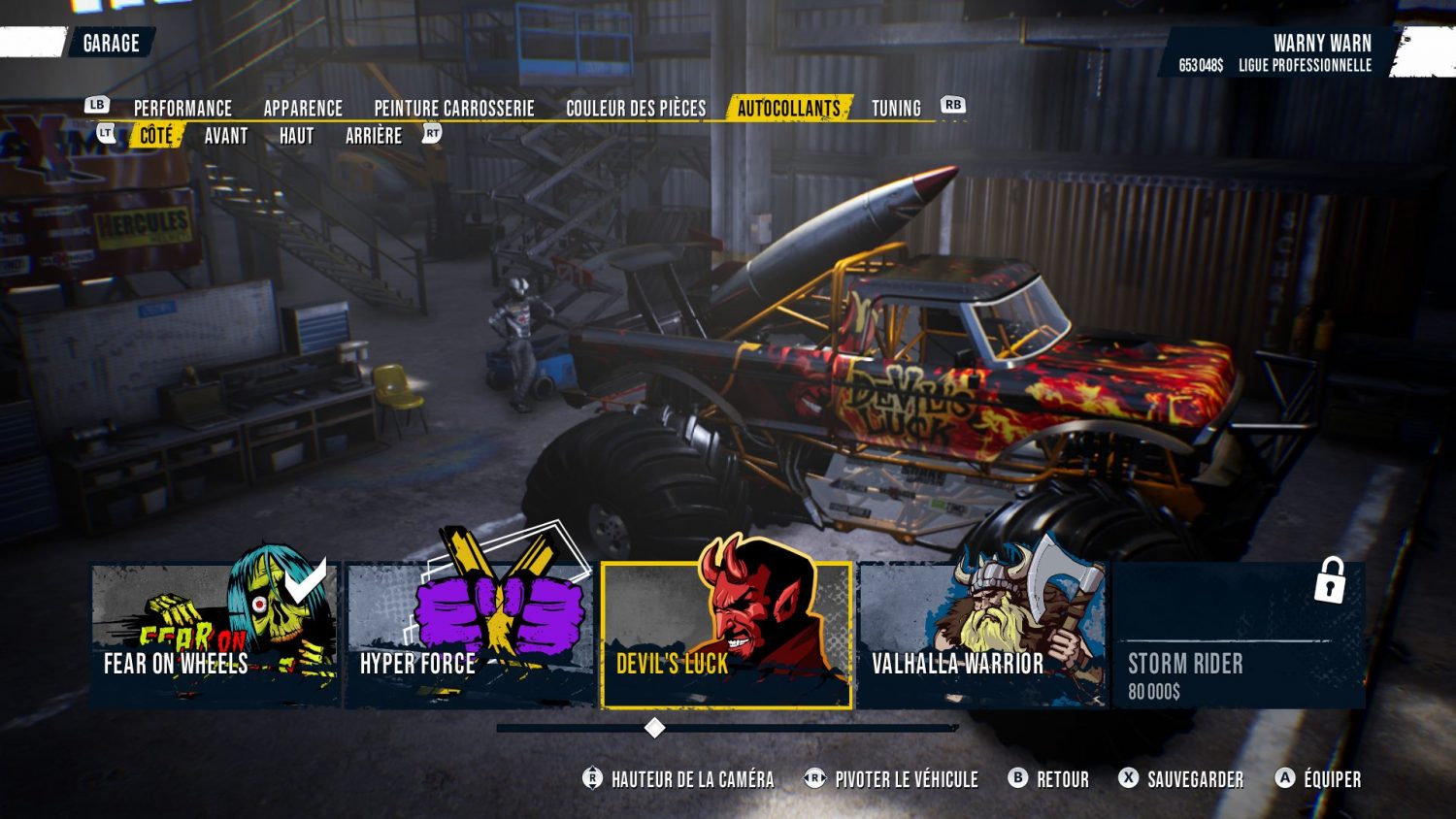Select the Arrière sub-tab
The width and height of the screenshot is (1456, 819).
point(374,136)
